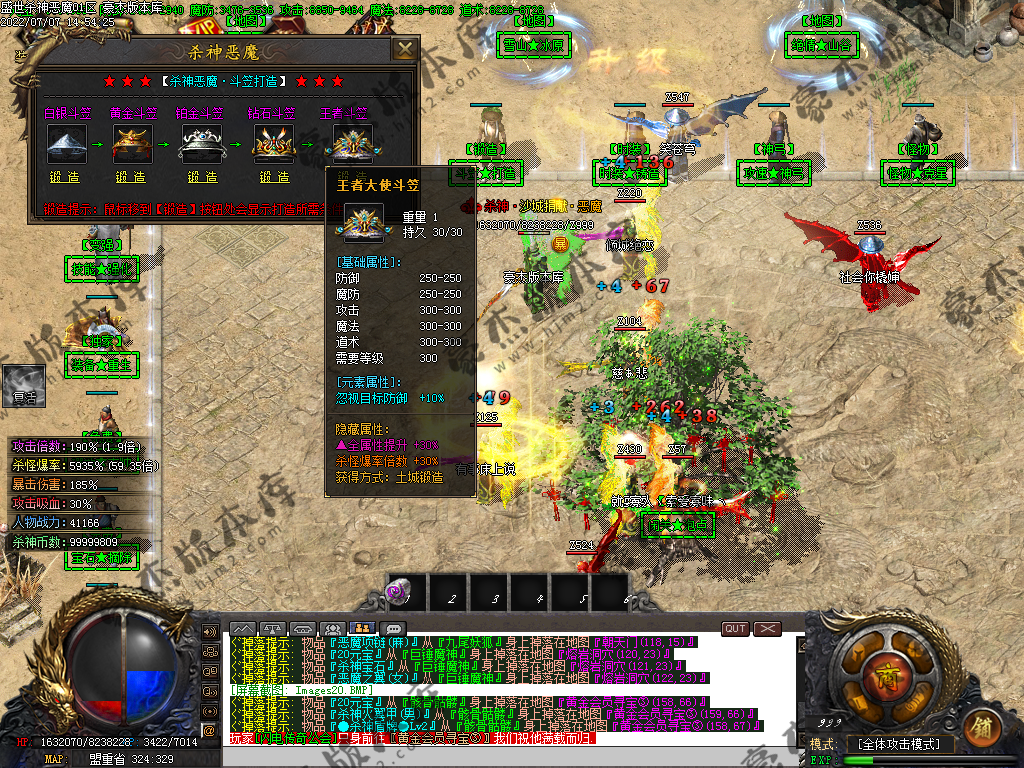Screen dimensions: 1024x768
Task: Forge the 钻石斗笠 diamond hat
Action: coord(274,177)
